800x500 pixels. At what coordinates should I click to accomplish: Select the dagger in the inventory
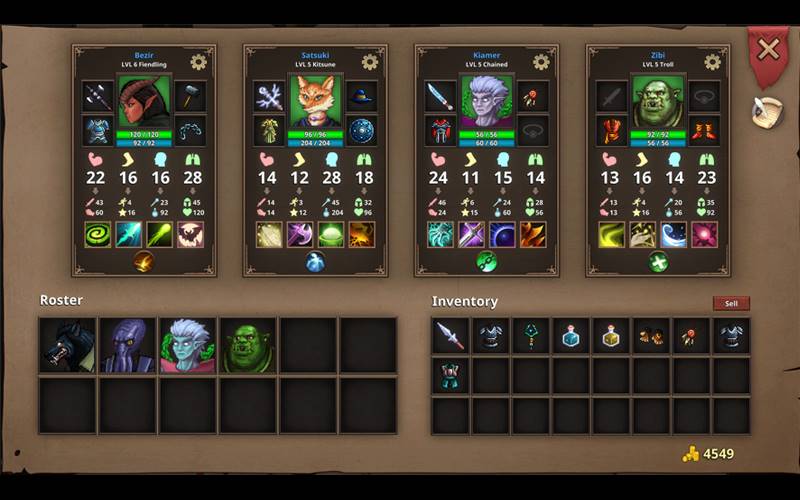tap(451, 336)
